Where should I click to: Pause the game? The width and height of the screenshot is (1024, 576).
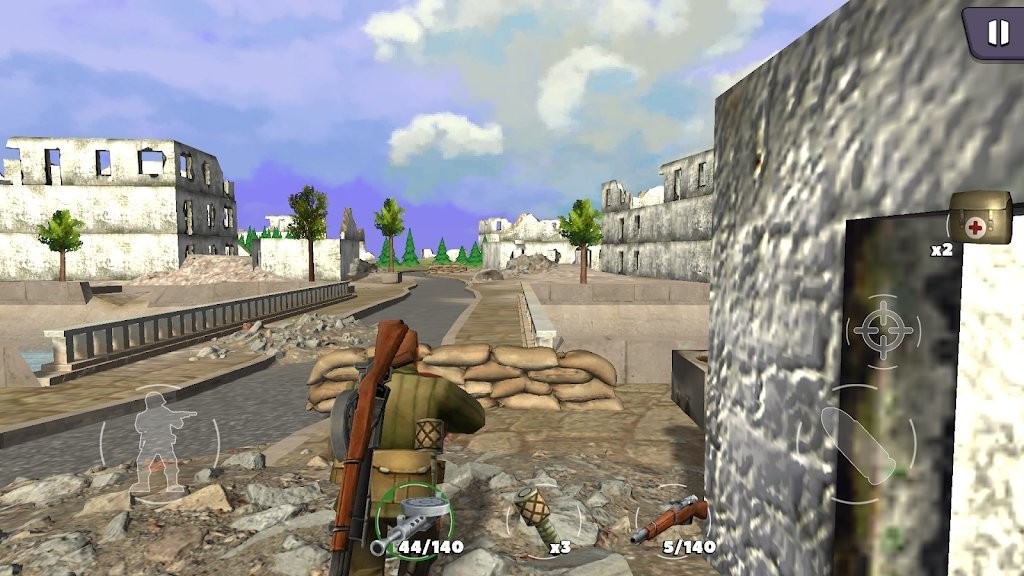pos(997,33)
